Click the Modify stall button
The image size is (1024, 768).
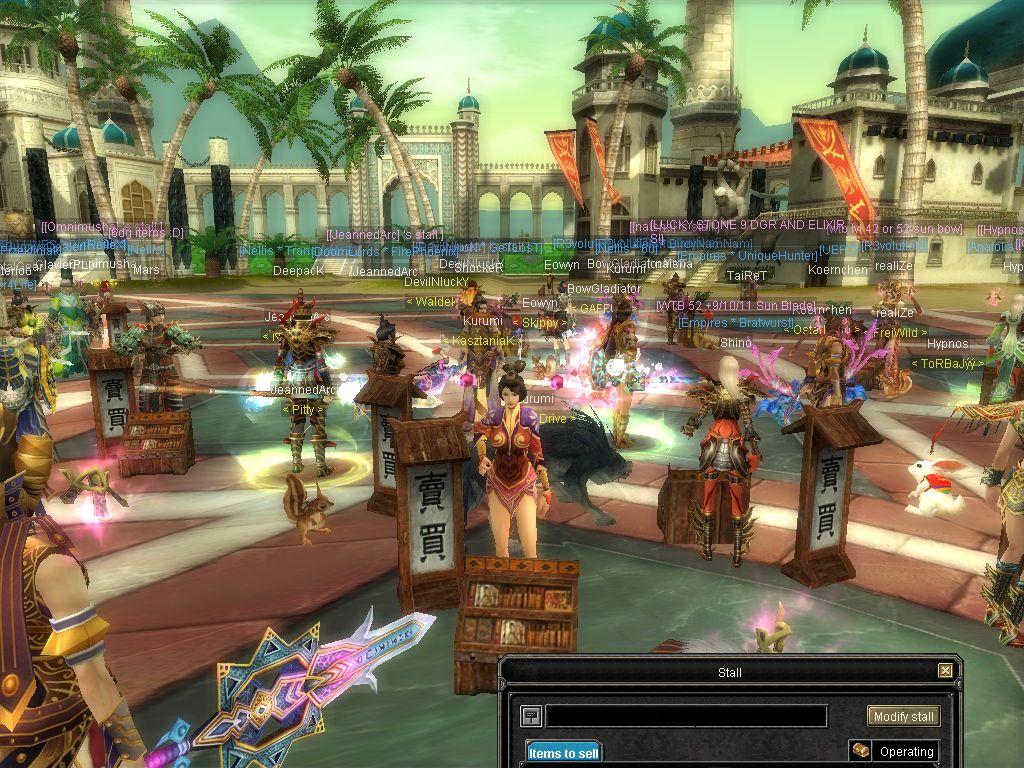(x=903, y=716)
